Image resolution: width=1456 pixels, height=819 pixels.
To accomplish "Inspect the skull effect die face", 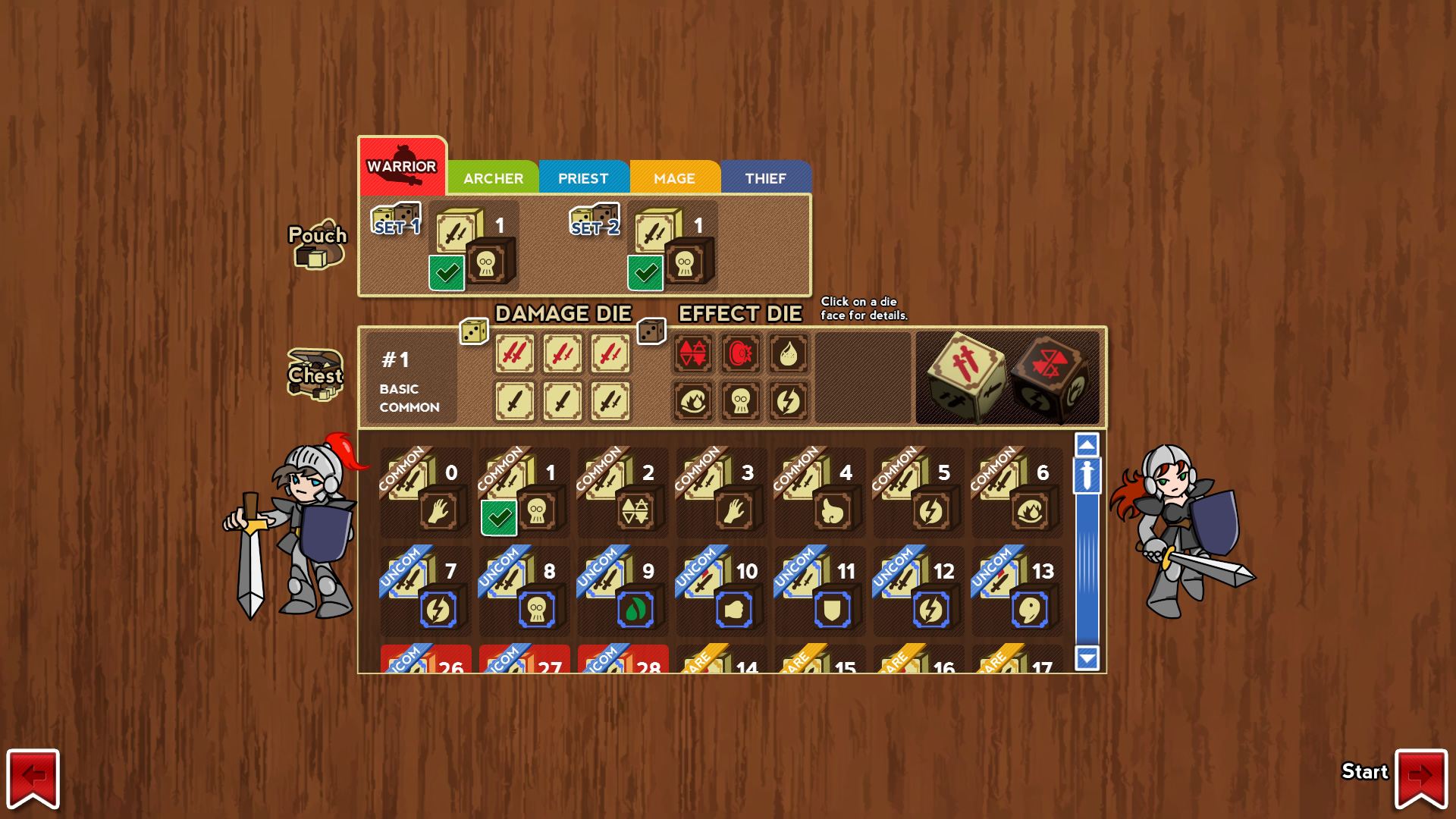I will tap(741, 400).
